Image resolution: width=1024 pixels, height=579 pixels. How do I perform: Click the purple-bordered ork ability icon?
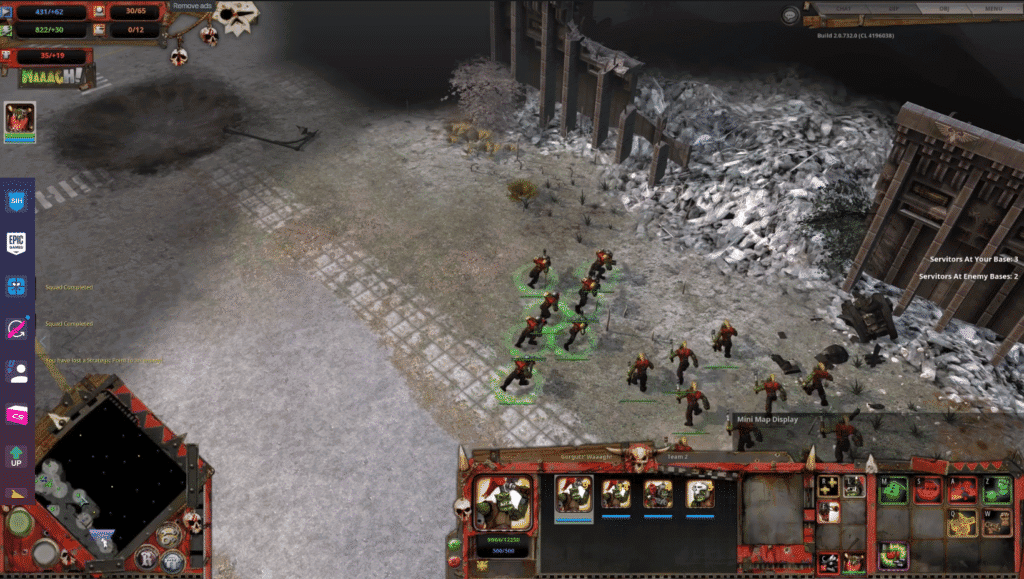[894, 554]
